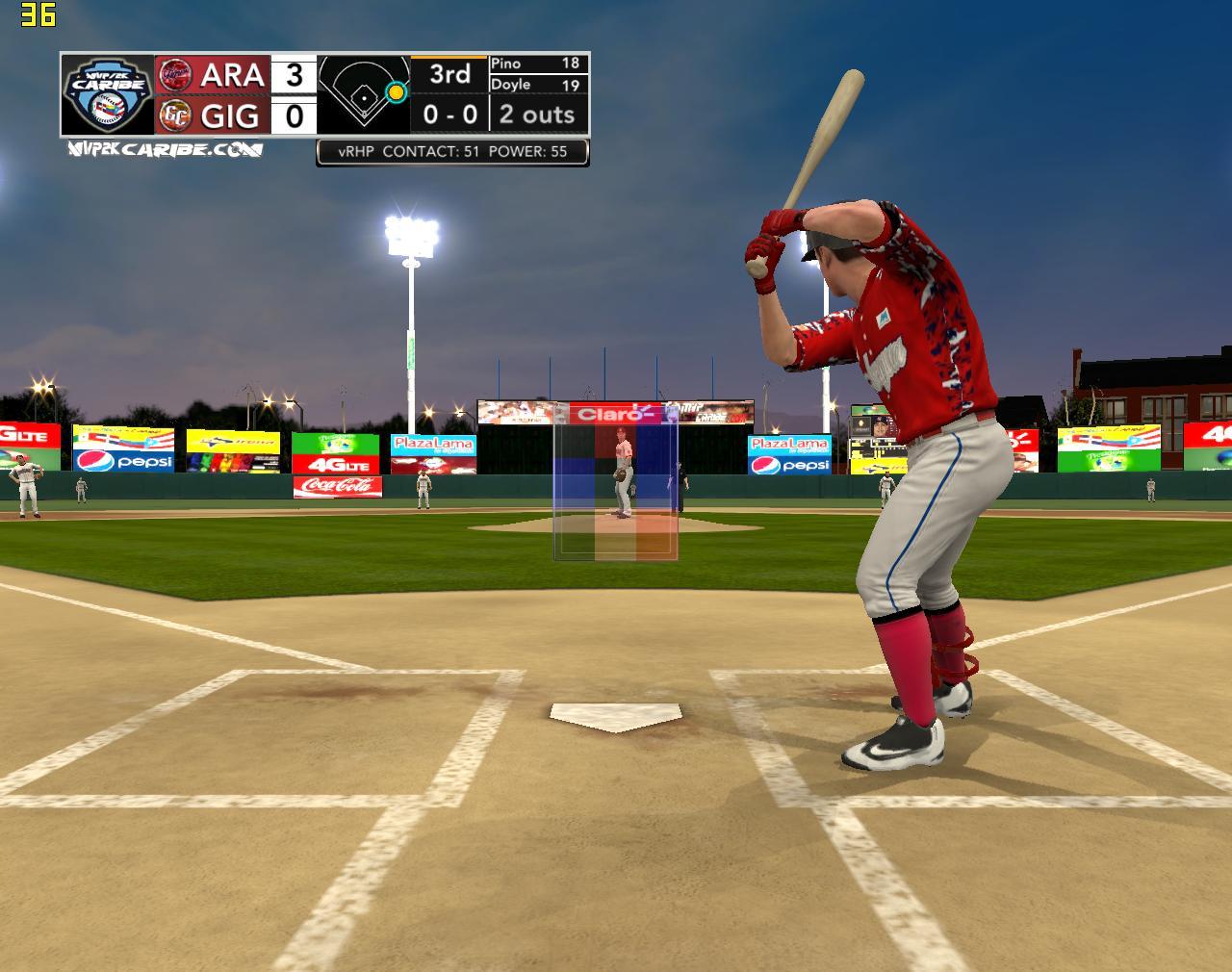Viewport: 1232px width, 972px height.
Task: Select the base runner diamond indicator
Action: (x=364, y=94)
